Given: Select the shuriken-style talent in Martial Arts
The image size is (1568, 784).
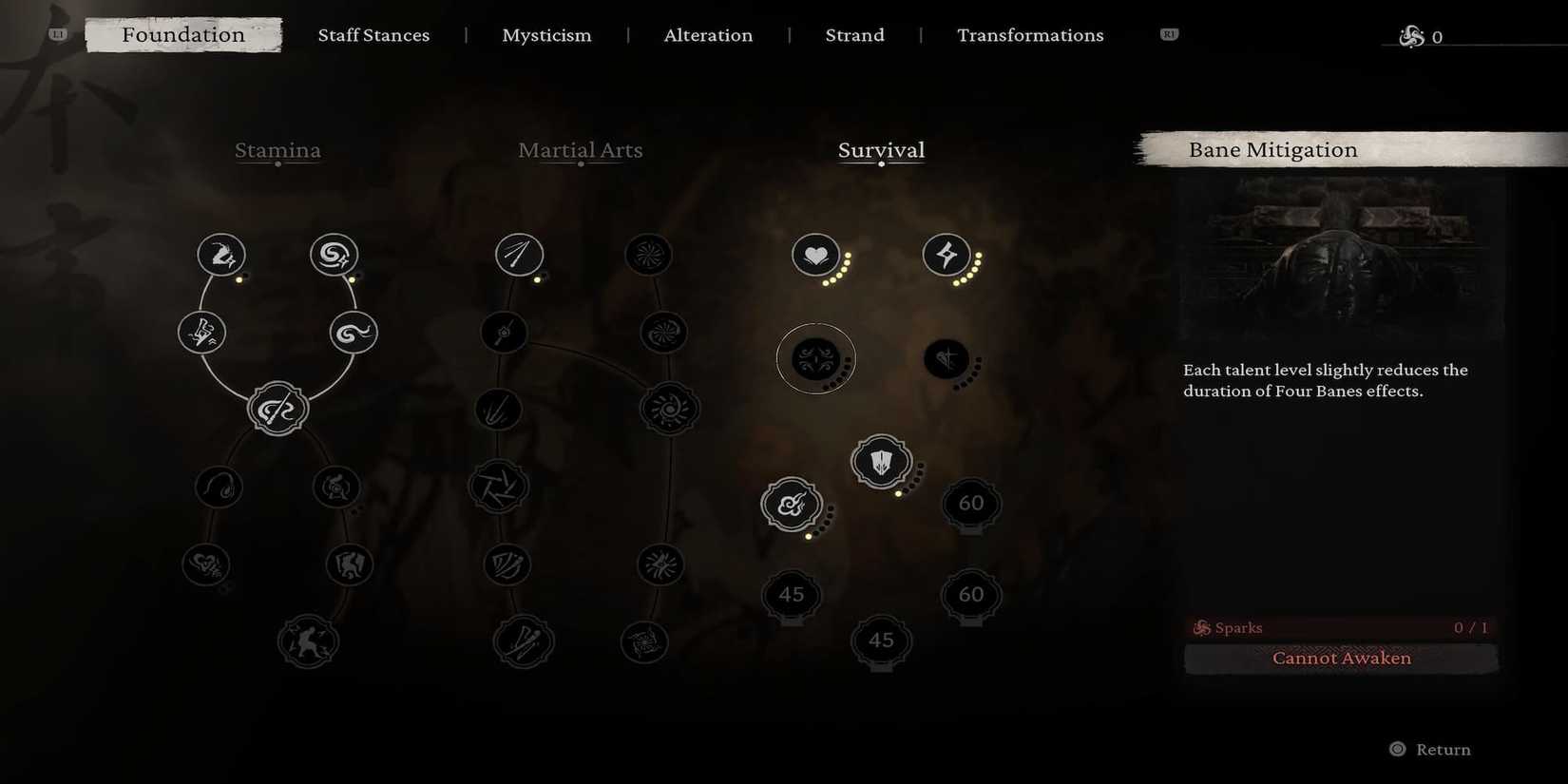Looking at the screenshot, I should 498,486.
